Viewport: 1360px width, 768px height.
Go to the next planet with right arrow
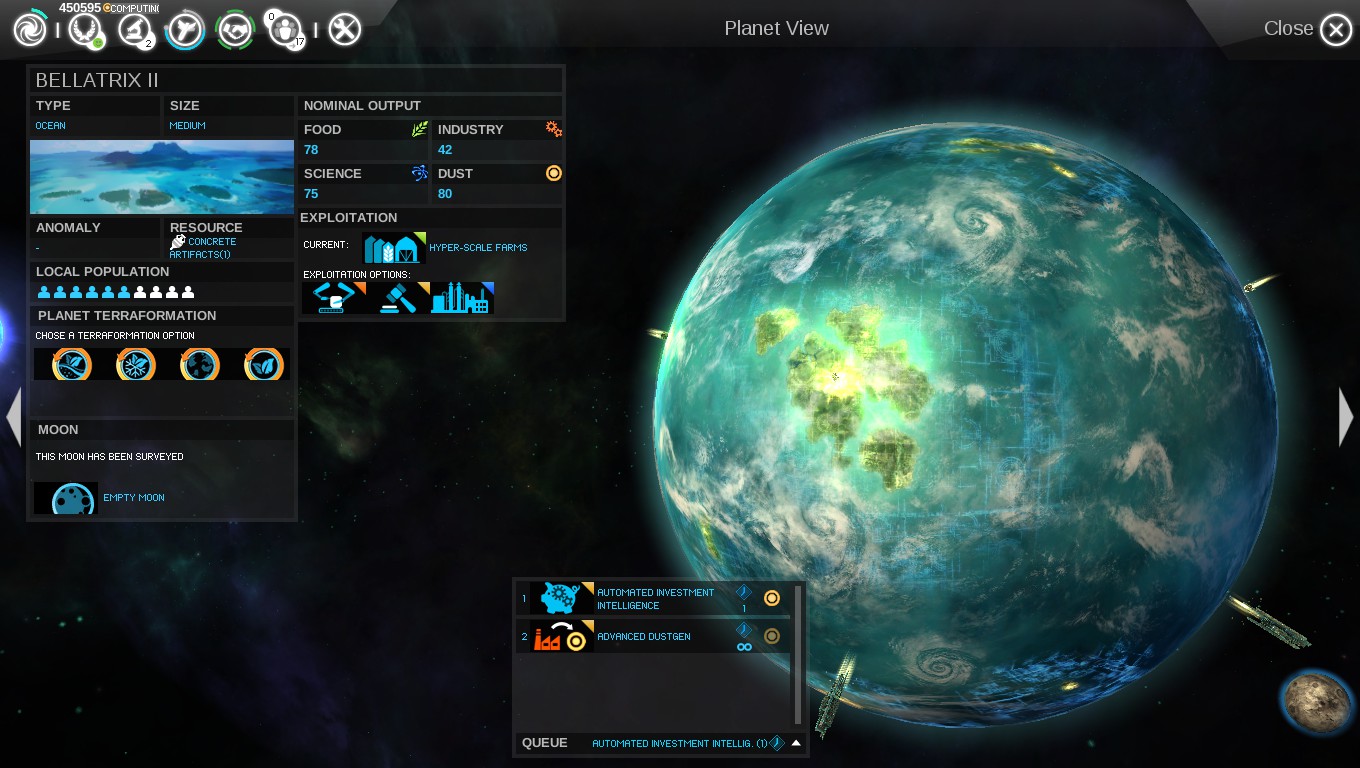1346,417
